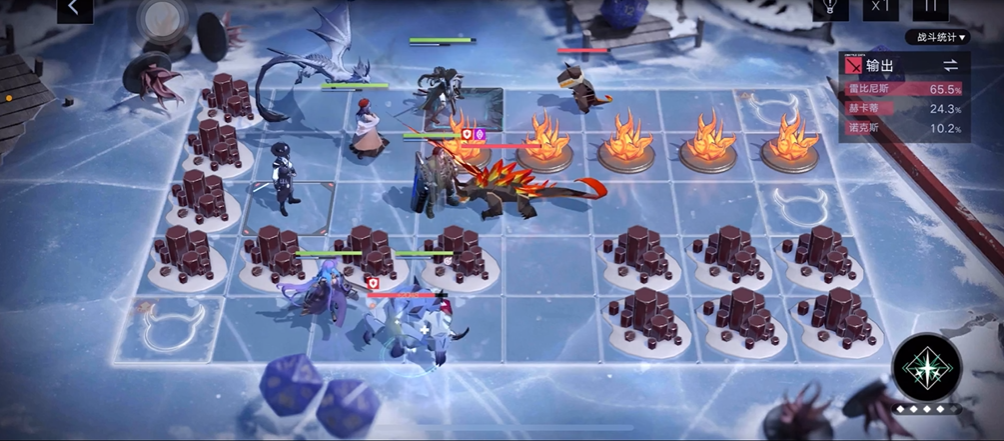Change the x1 game speed
This screenshot has width=1004, height=441.
tap(880, 7)
